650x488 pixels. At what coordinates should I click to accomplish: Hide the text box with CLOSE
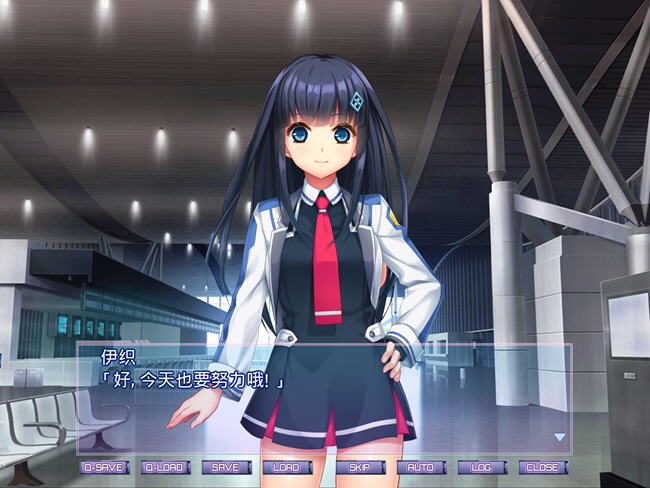coord(544,467)
